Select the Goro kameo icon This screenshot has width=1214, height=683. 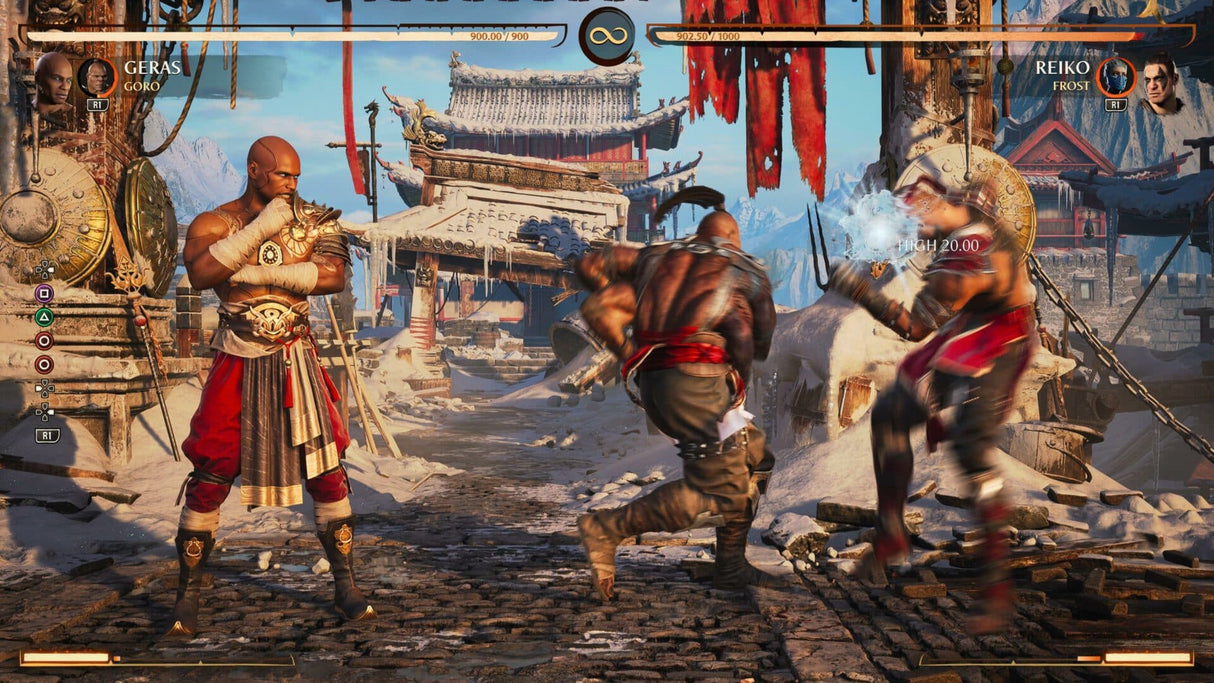[x=97, y=77]
